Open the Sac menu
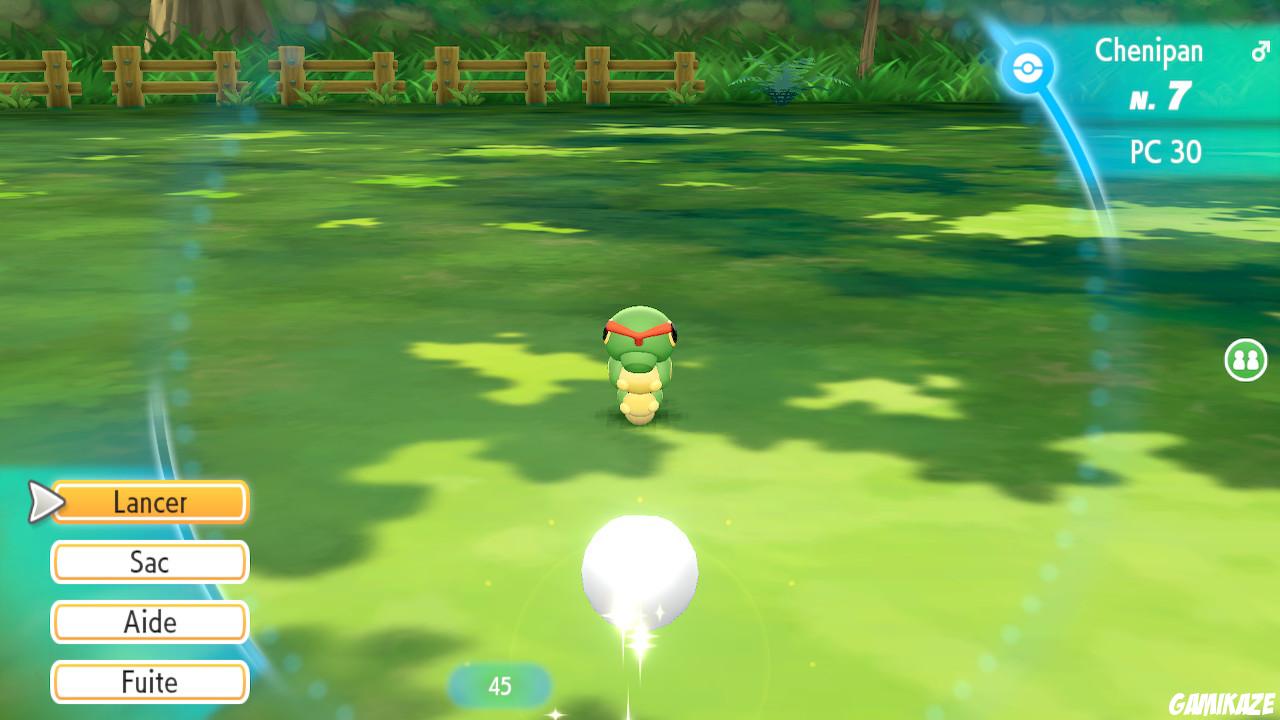Screen dimensions: 1280x720 pyautogui.click(x=148, y=562)
